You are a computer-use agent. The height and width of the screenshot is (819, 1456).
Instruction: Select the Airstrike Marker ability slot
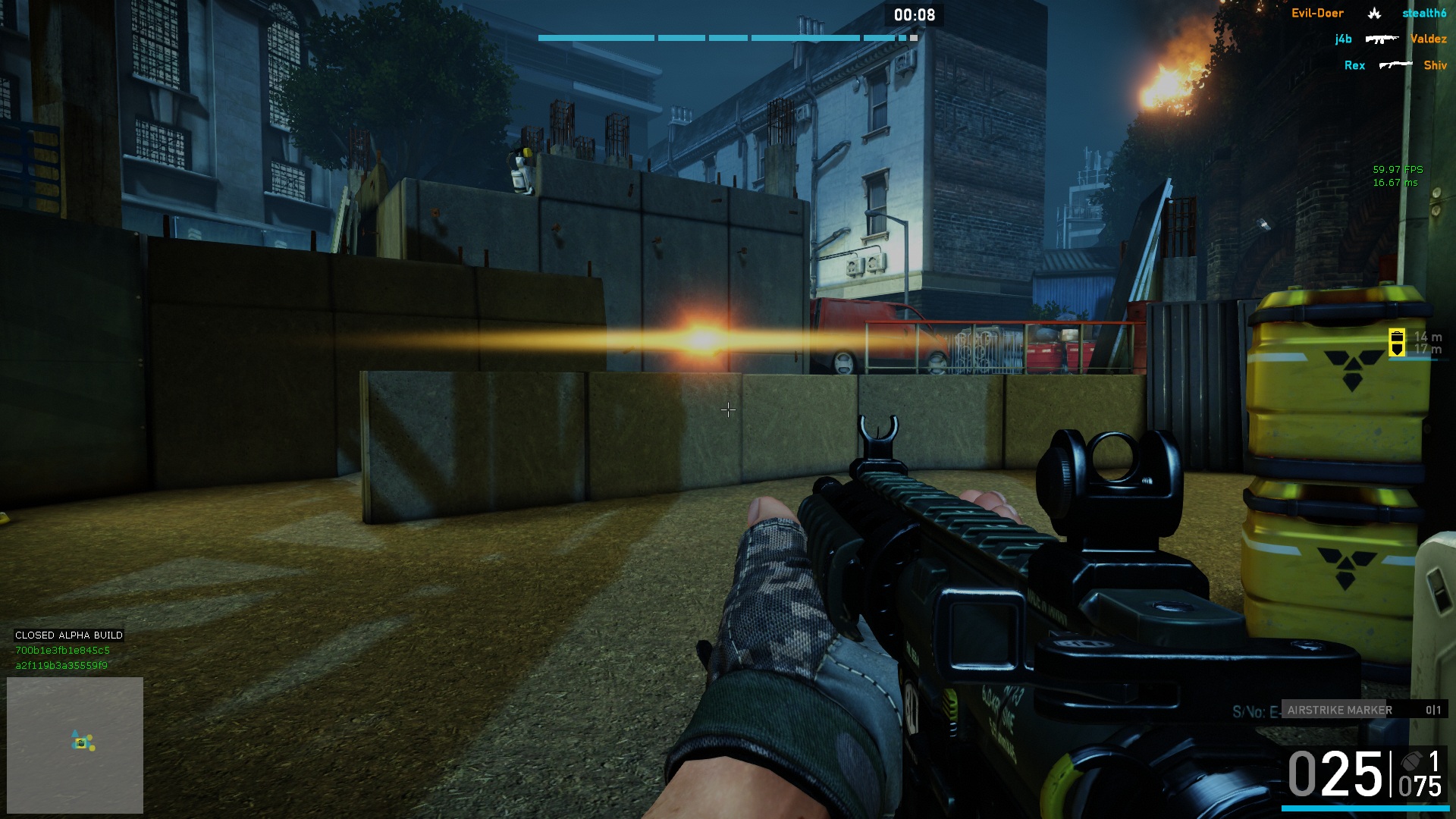(x=1363, y=710)
